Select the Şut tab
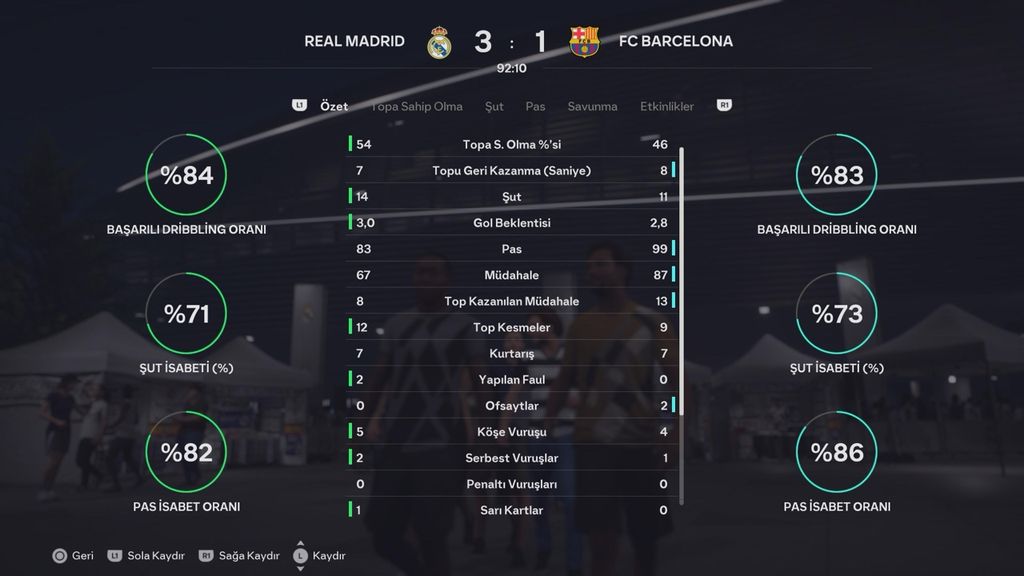1024x576 pixels. (494, 106)
